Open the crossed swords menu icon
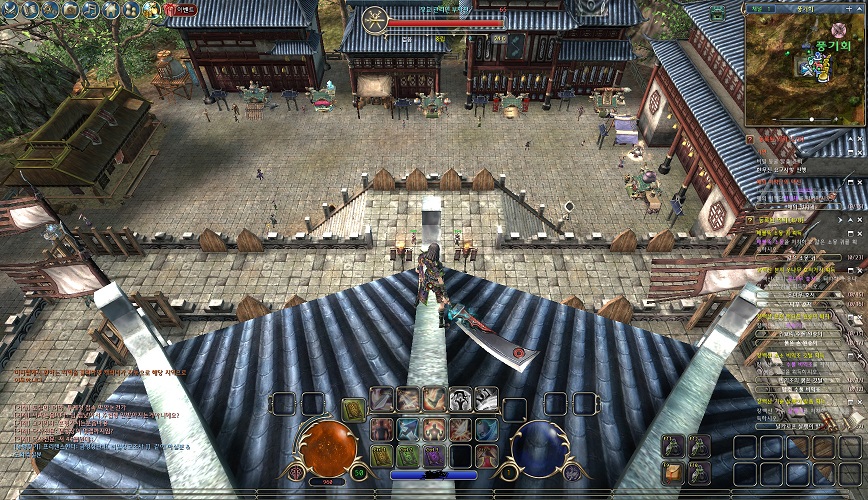Viewport: 868px width, 500px height. [x=10, y=10]
